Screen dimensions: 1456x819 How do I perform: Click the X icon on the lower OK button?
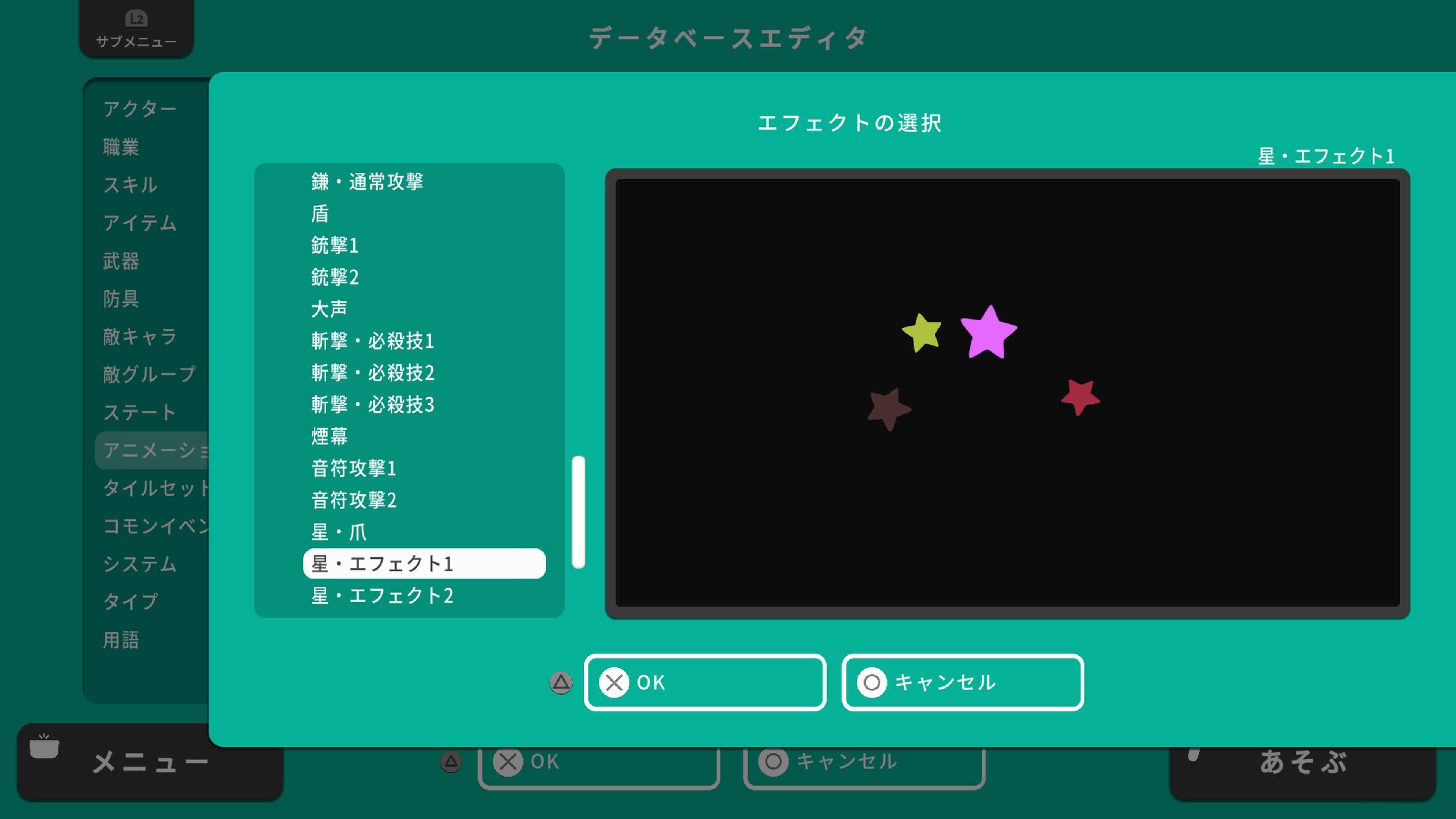508,761
